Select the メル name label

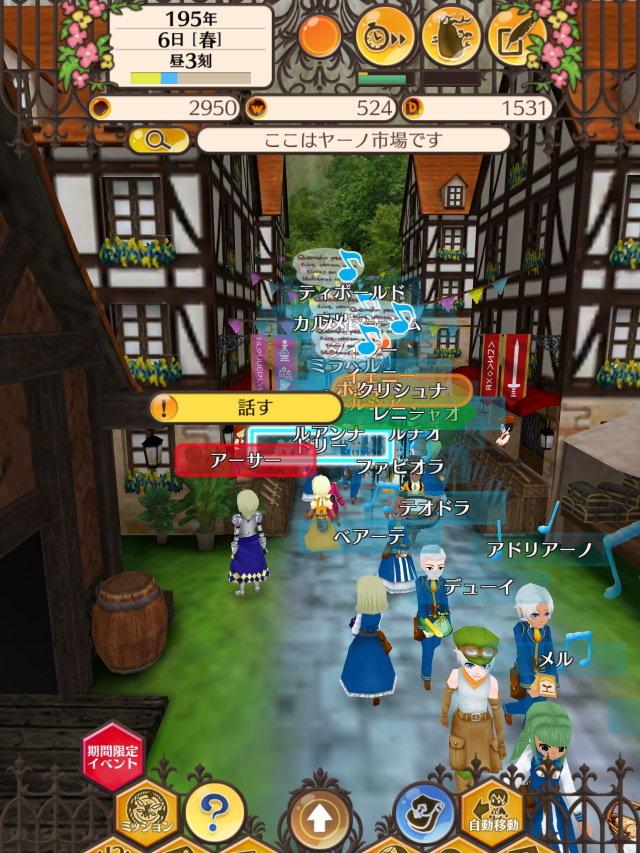click(x=556, y=659)
